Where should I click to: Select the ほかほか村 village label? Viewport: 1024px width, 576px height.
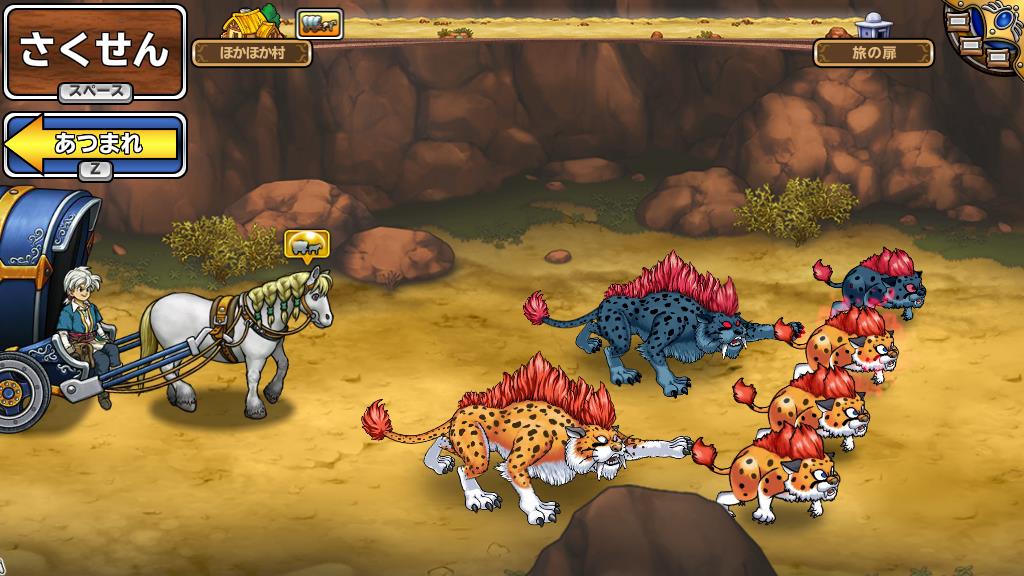coord(251,53)
